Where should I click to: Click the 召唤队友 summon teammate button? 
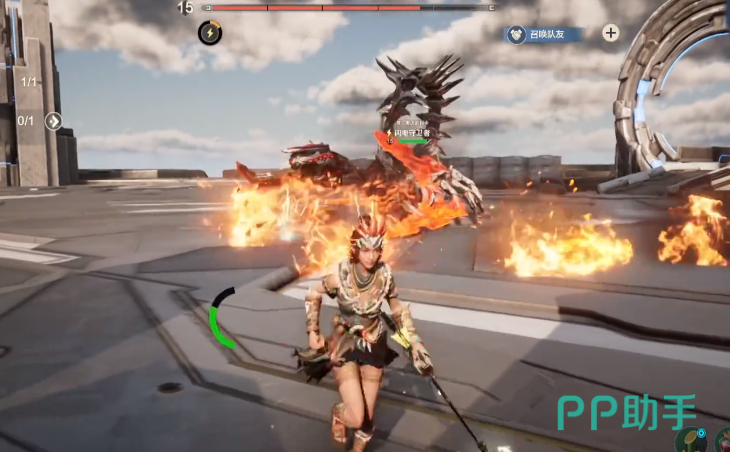coord(543,34)
